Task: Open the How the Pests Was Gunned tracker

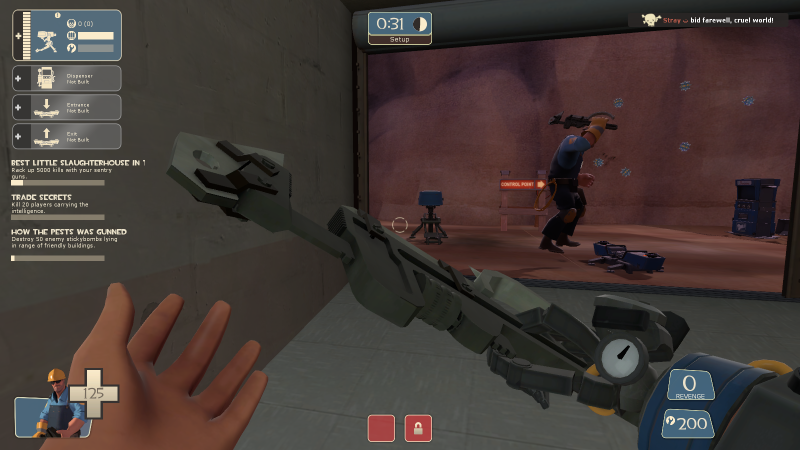Action: pos(62,242)
